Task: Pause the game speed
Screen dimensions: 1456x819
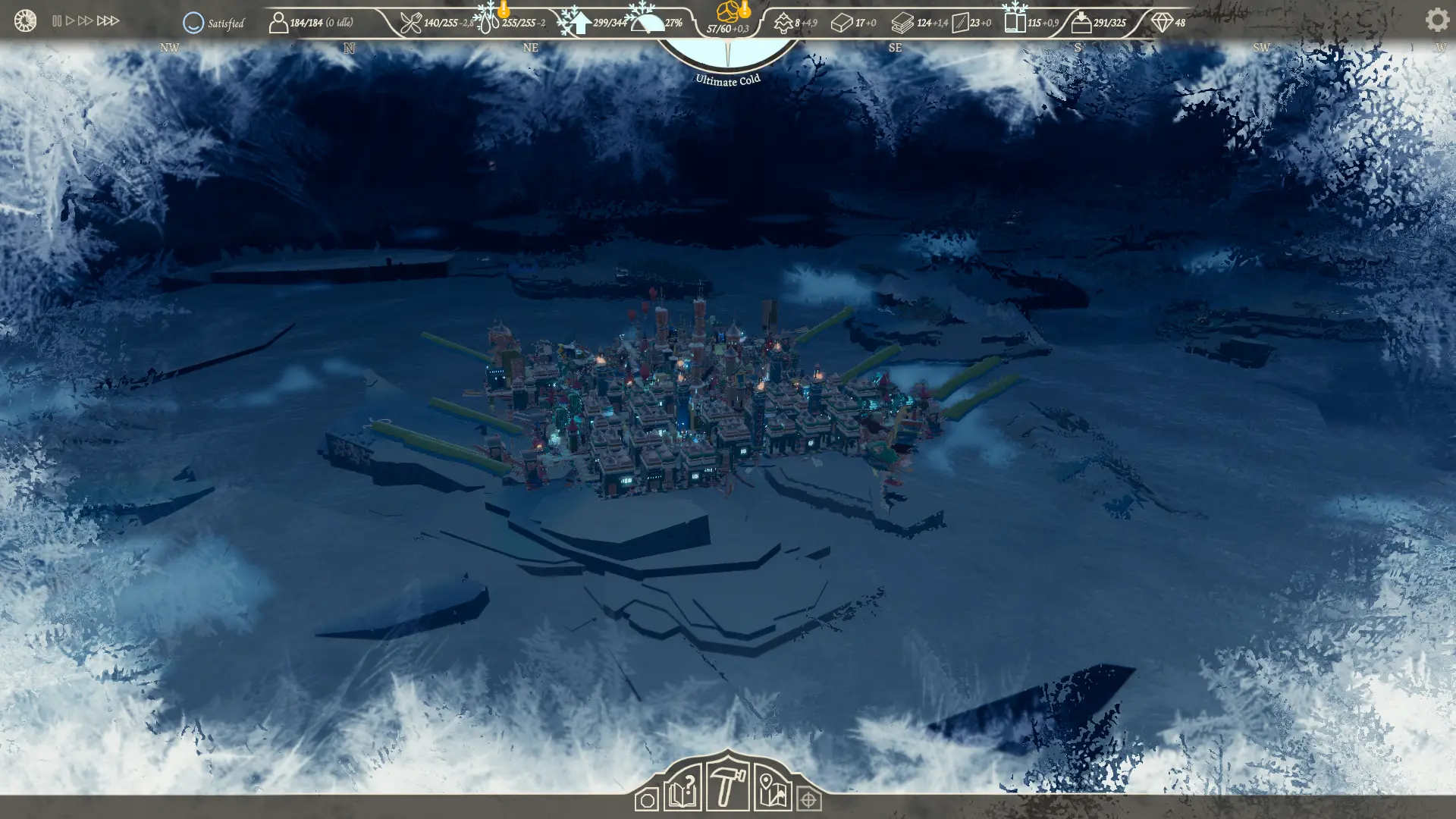Action: pyautogui.click(x=57, y=21)
